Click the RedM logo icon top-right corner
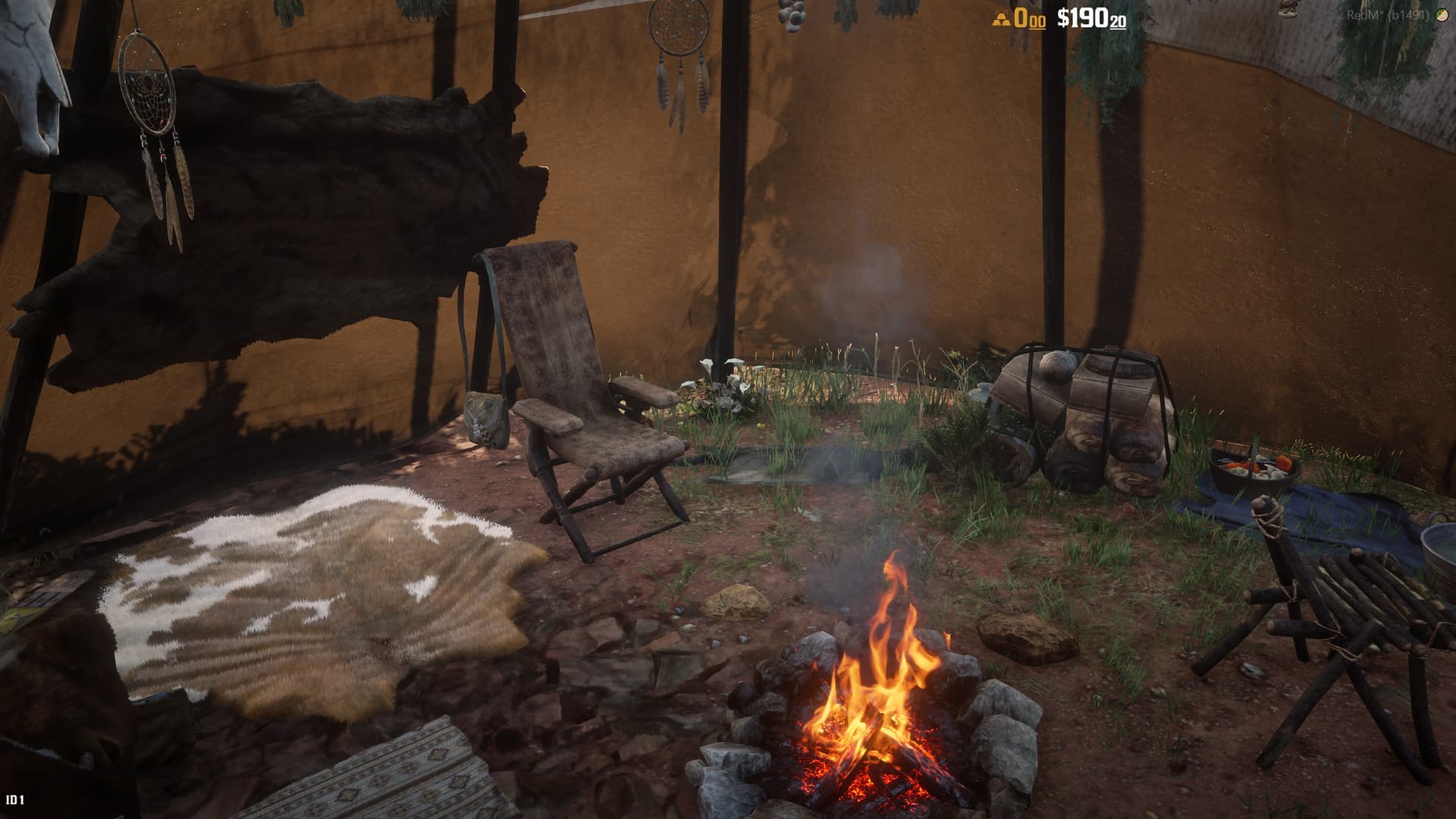Screen dimensions: 1456x819 1439,13
